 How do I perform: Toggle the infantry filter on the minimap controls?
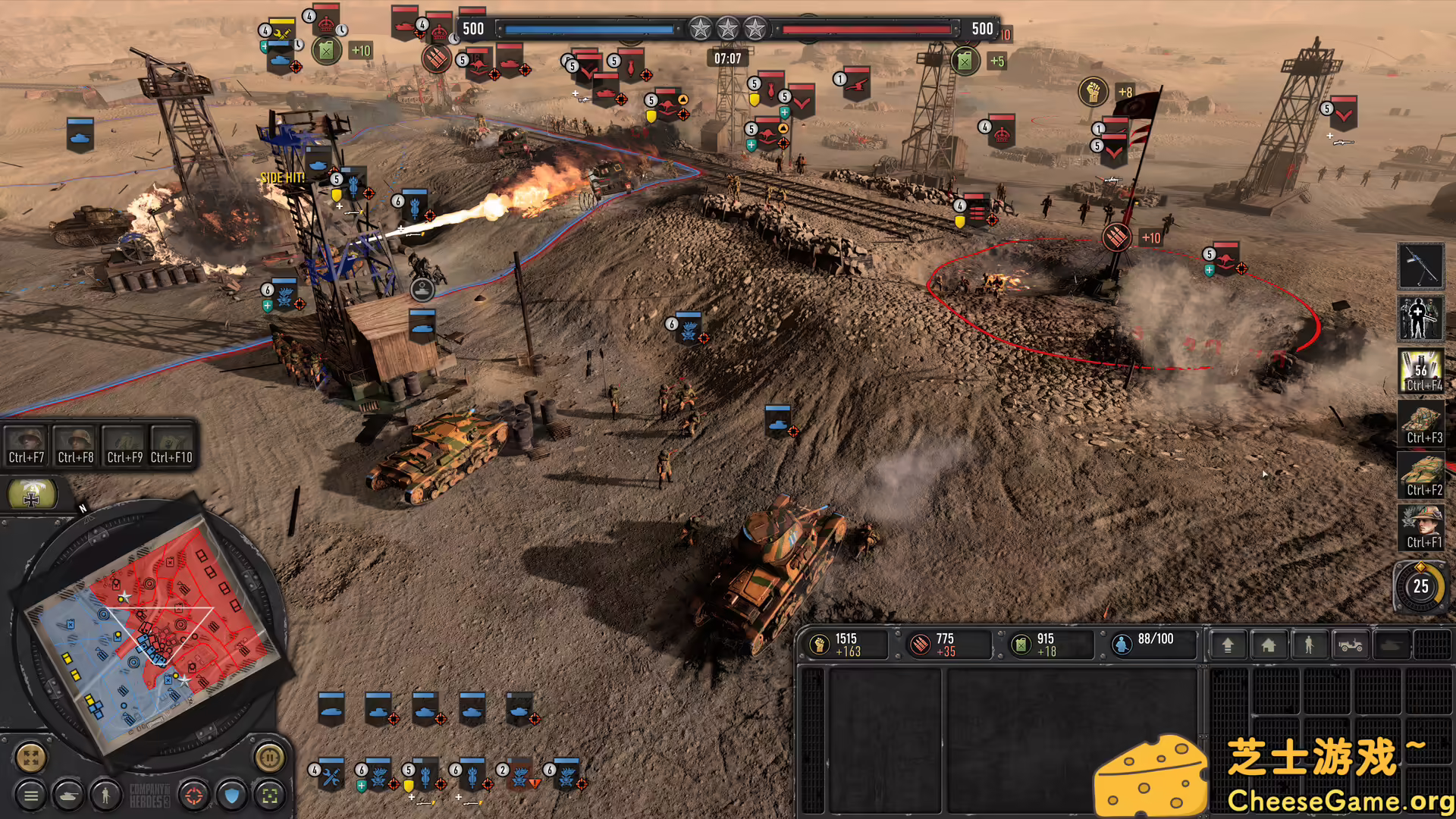click(x=105, y=796)
